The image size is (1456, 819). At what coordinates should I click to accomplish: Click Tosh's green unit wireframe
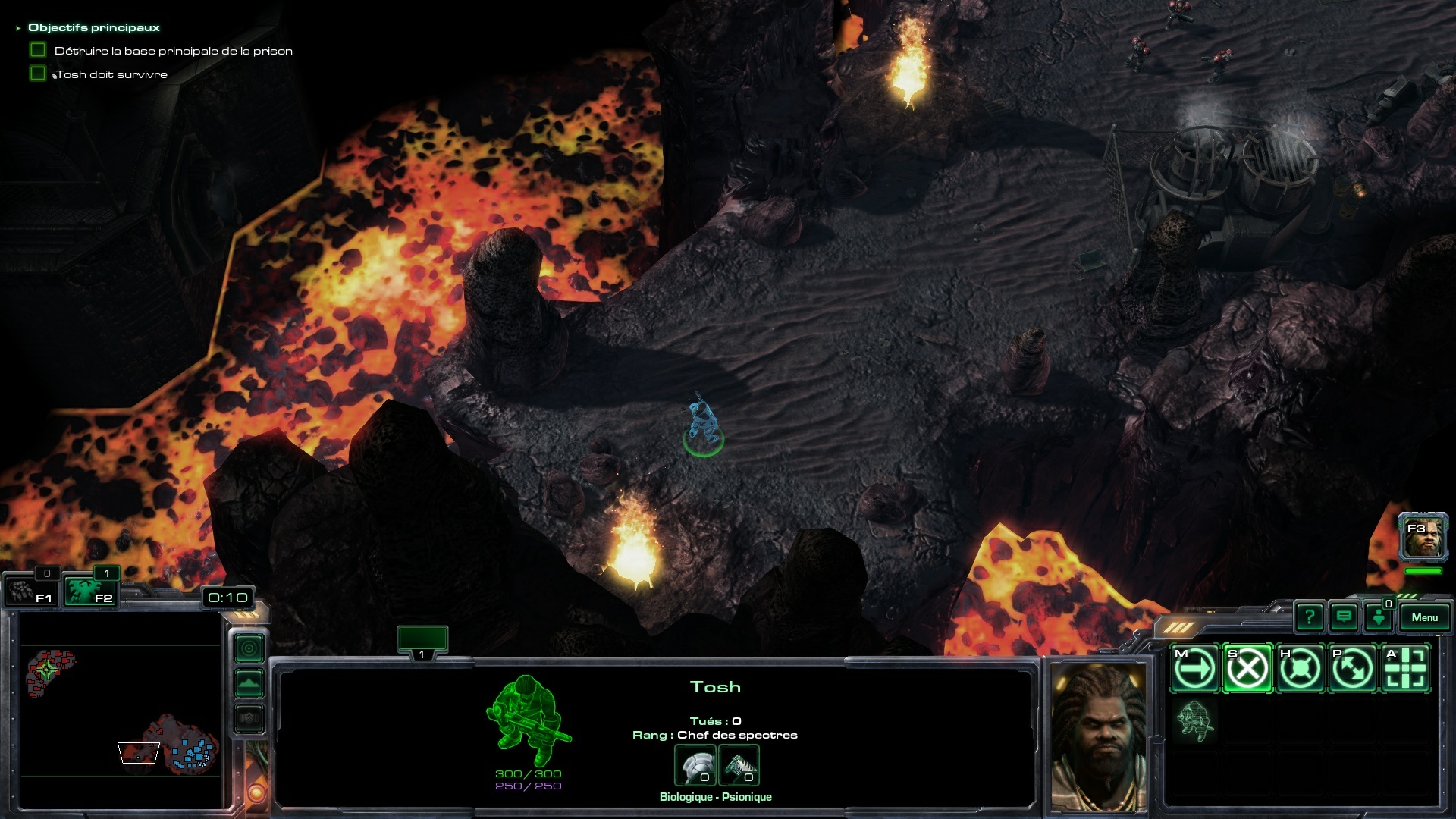point(529,720)
